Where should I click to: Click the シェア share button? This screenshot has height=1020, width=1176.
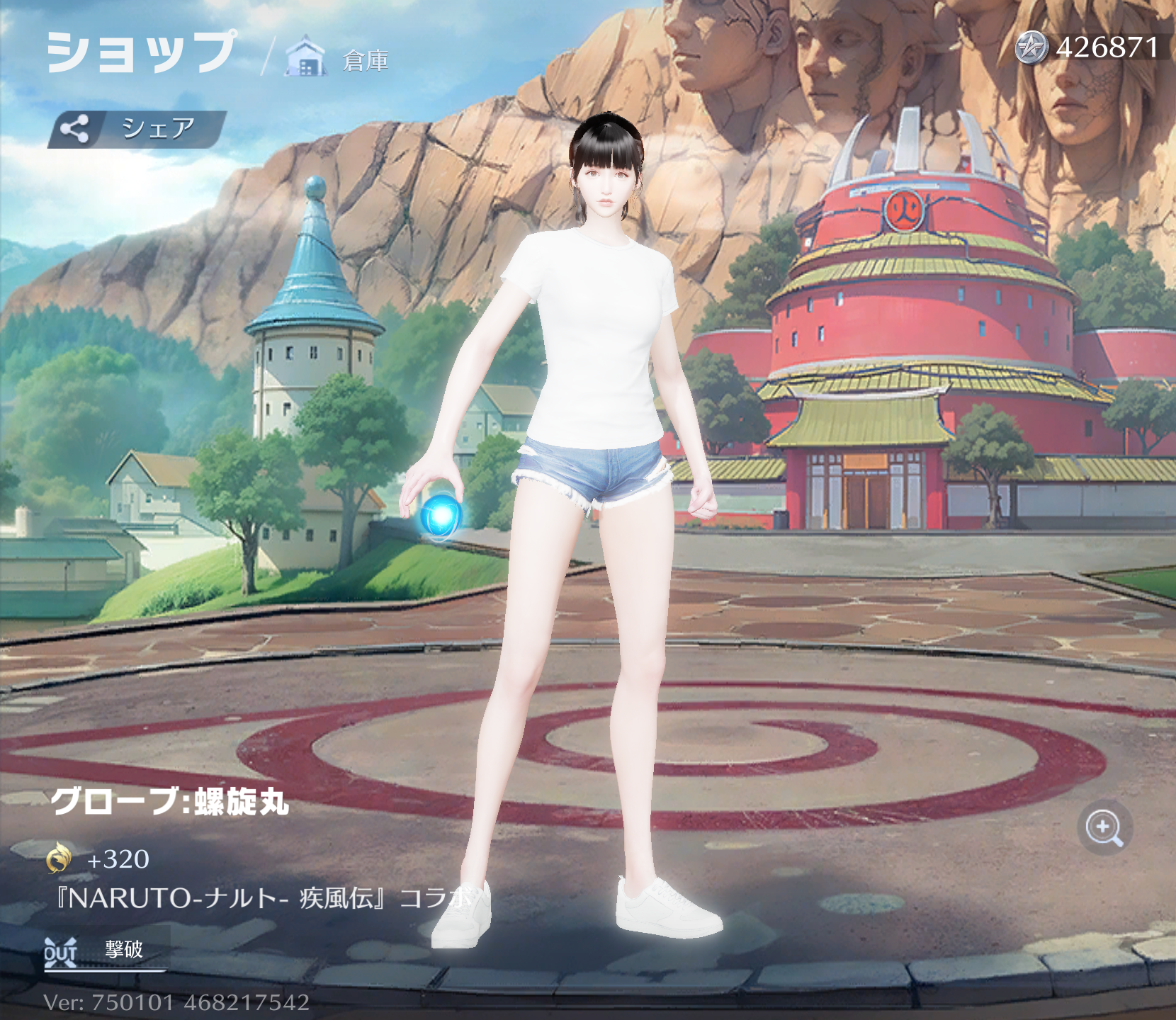coord(137,129)
